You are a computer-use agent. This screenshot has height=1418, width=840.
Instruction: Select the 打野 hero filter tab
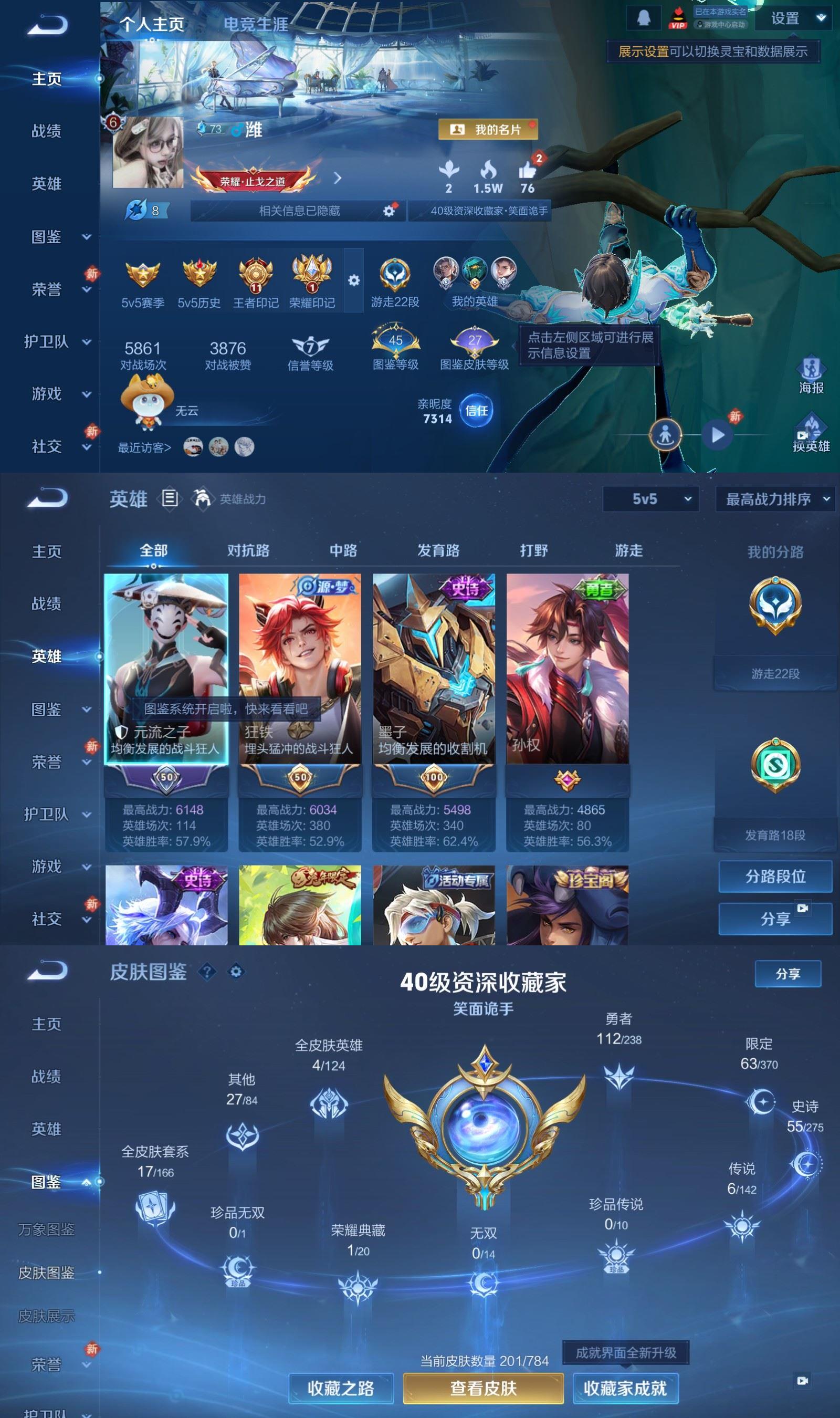pyautogui.click(x=535, y=550)
